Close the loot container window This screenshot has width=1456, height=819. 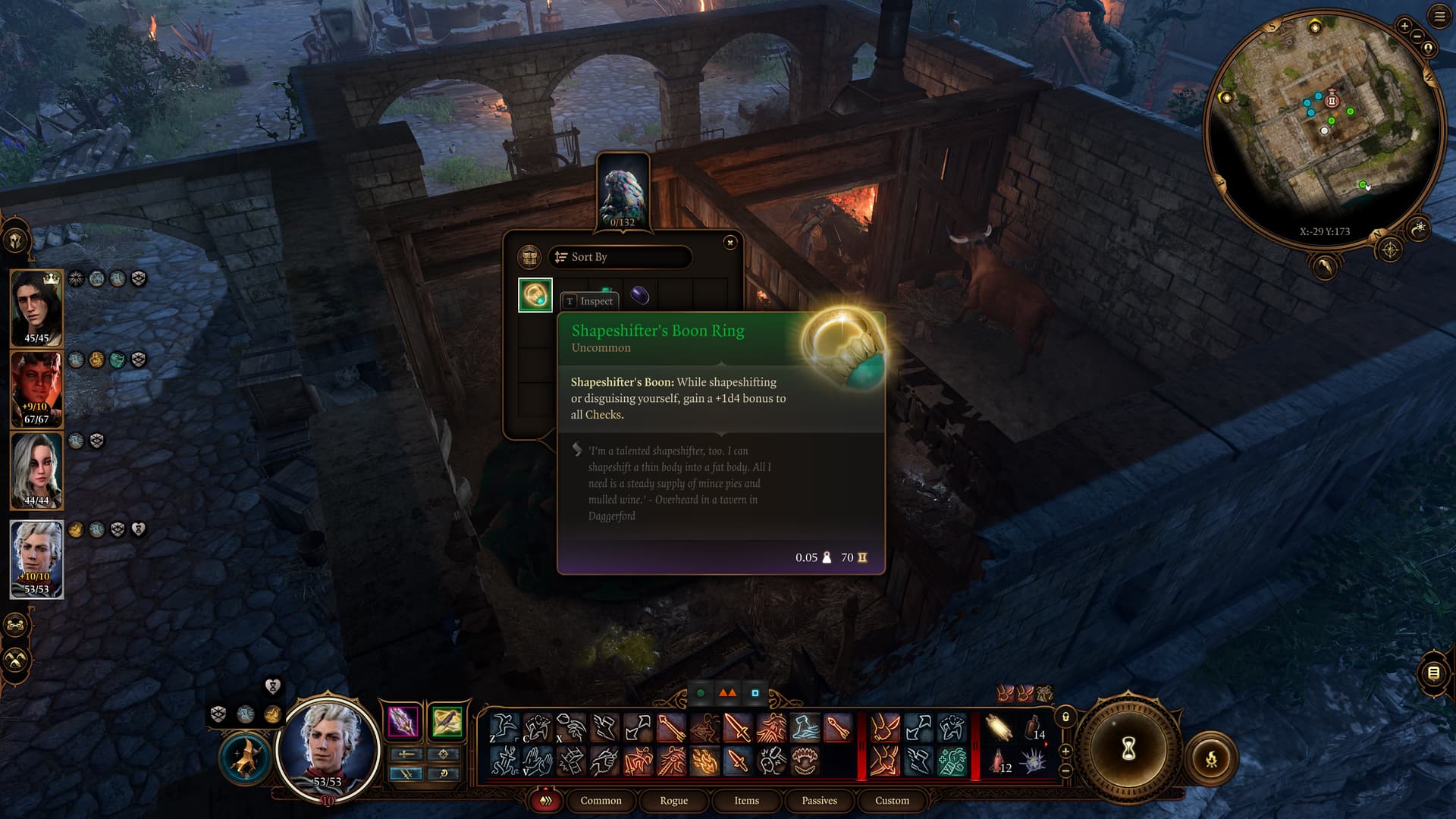pyautogui.click(x=730, y=243)
